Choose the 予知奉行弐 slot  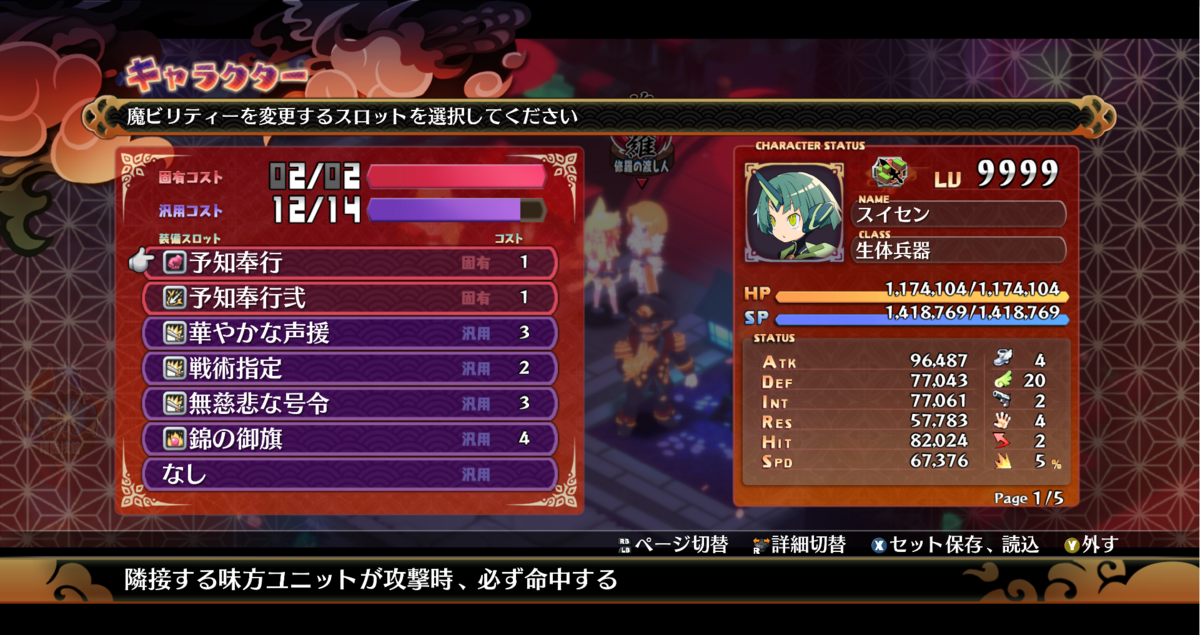[x=350, y=298]
